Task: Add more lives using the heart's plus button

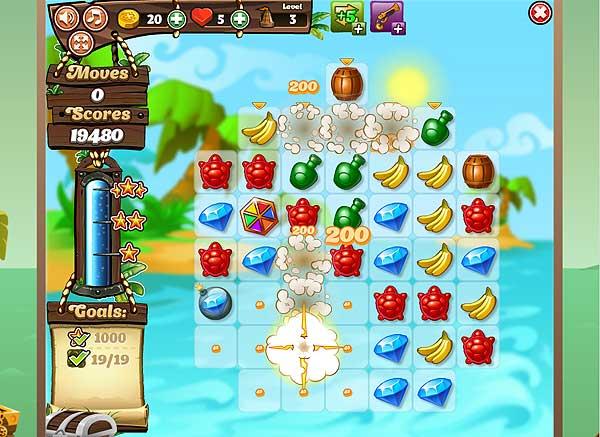Action: tap(240, 18)
